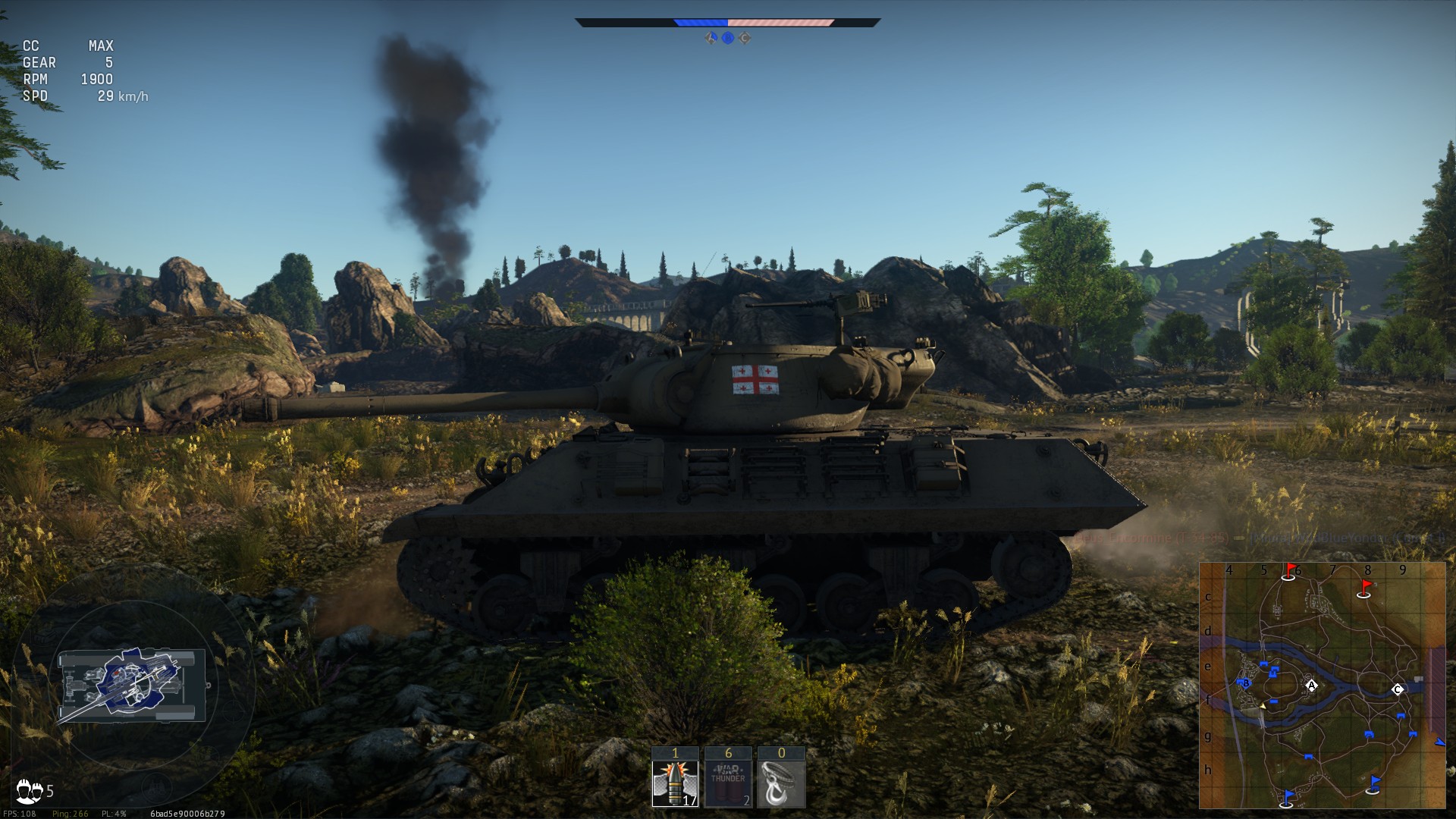Viewport: 1456px width, 819px height.
Task: Select the capture point B indicator at top
Action: tap(728, 38)
